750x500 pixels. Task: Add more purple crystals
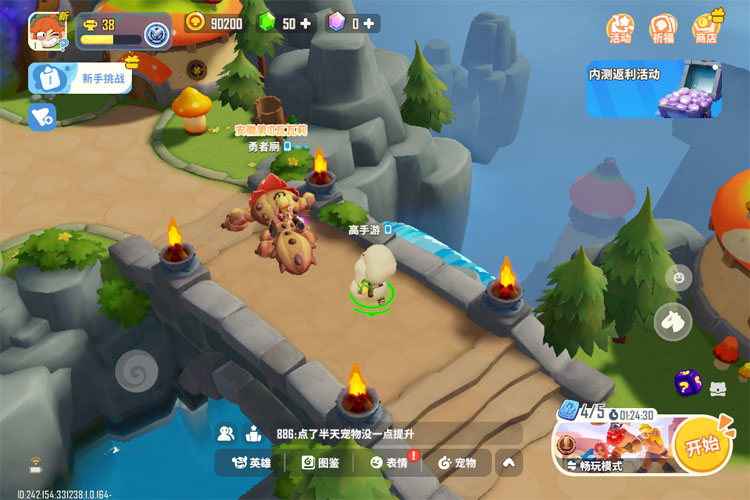(x=369, y=23)
